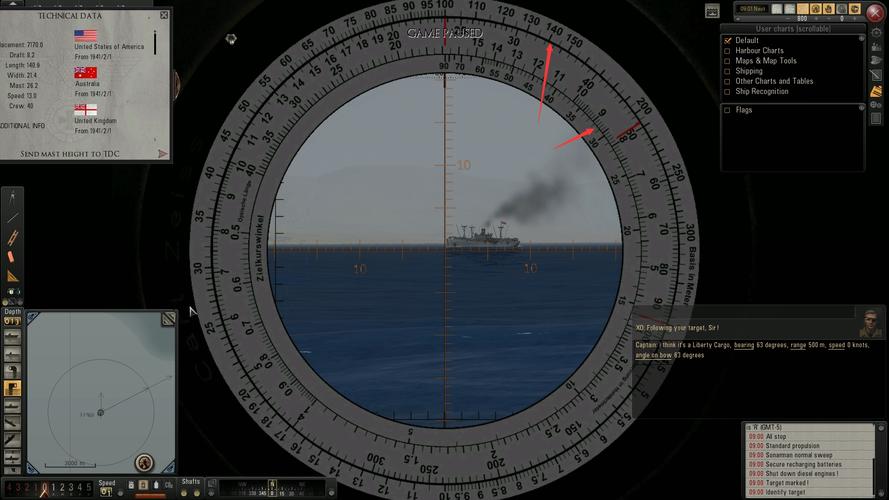Uncheck the Default charts option
Image resolution: width=889 pixels, height=500 pixels.
point(727,41)
